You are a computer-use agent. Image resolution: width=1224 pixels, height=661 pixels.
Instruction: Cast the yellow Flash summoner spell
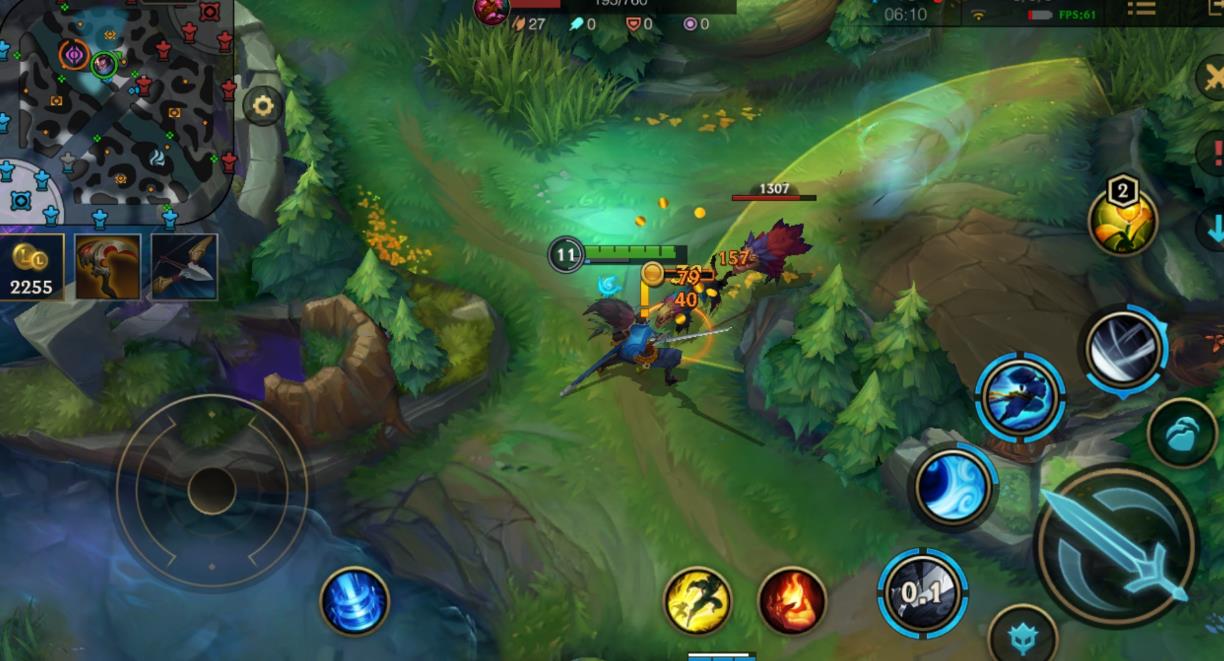(698, 601)
